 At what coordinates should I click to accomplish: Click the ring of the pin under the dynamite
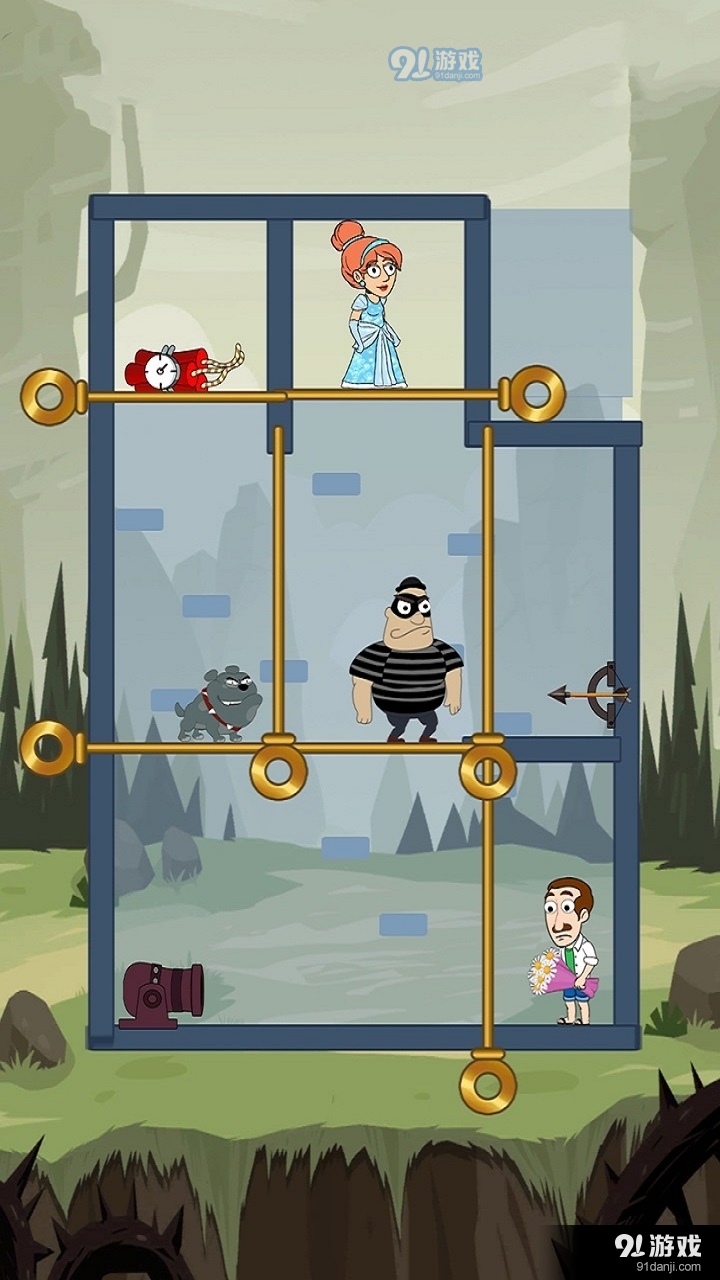[50, 397]
